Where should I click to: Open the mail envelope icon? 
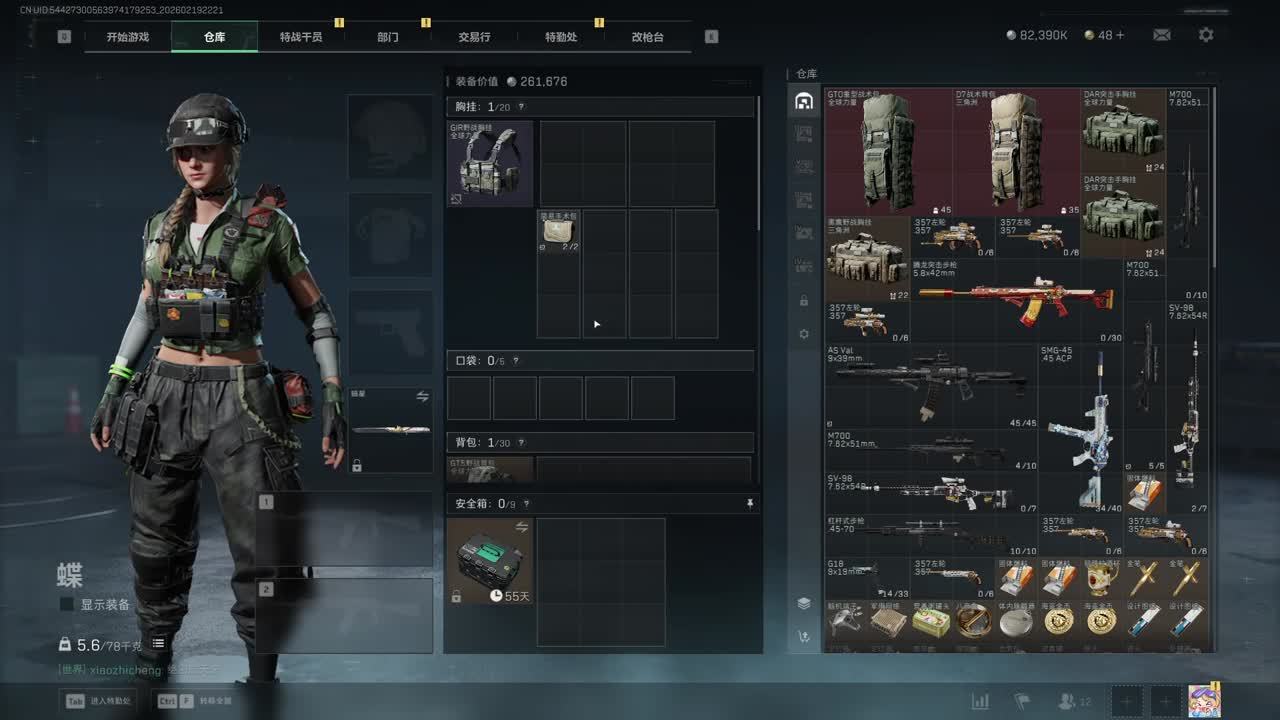tap(1161, 35)
